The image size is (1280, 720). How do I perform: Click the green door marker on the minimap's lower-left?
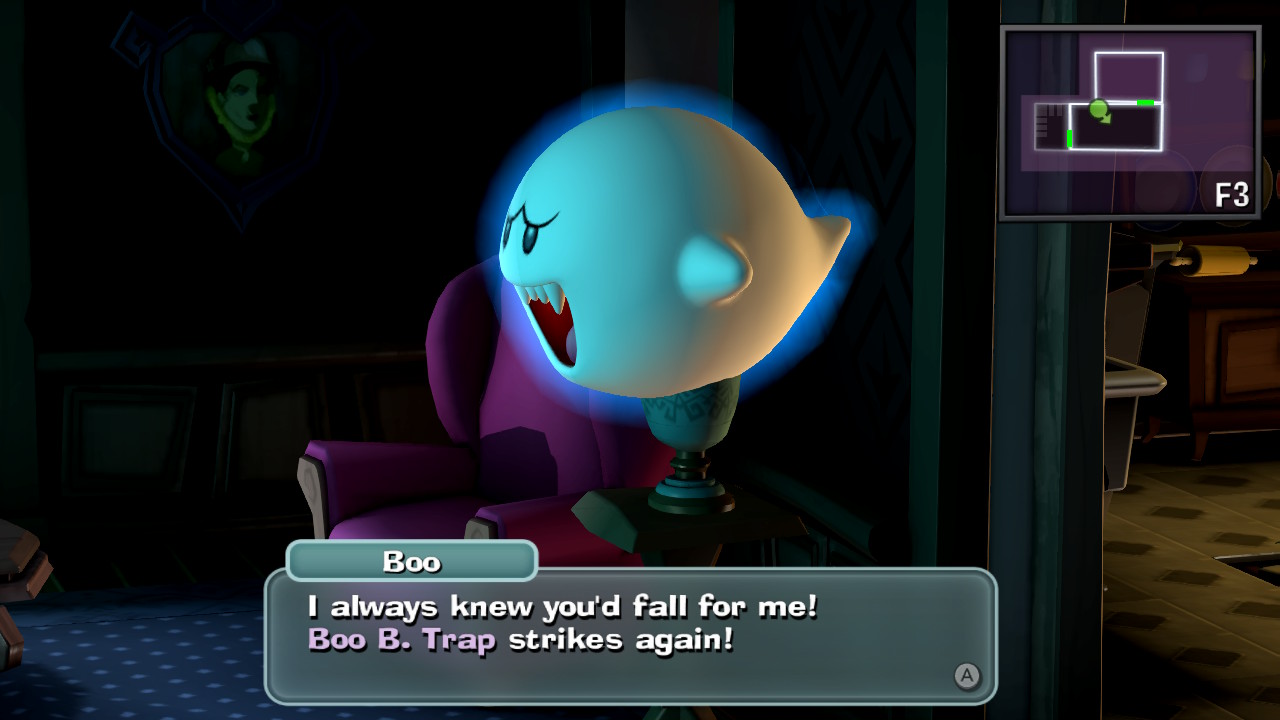pyautogui.click(x=1069, y=138)
